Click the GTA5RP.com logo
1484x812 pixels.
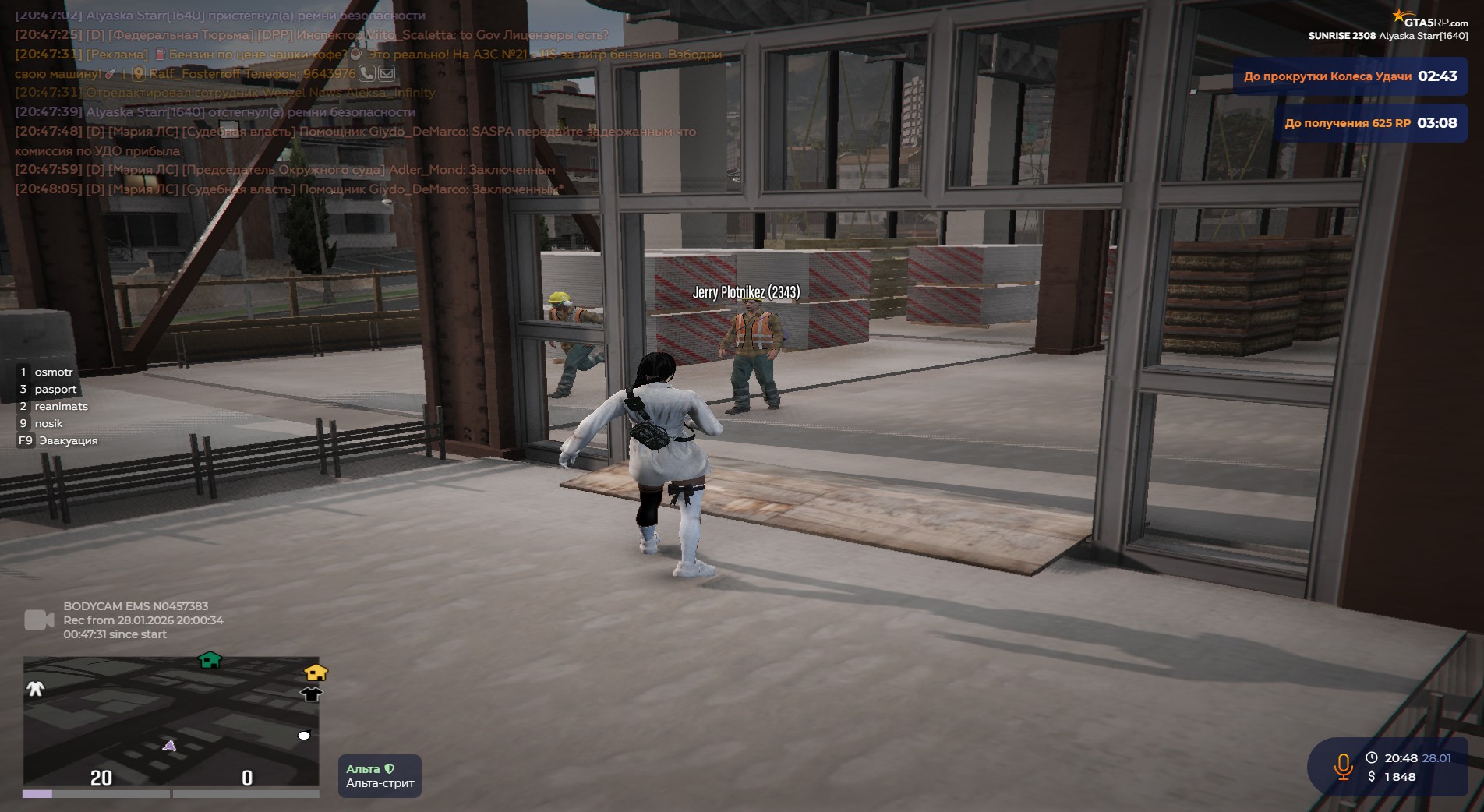coord(1431,20)
